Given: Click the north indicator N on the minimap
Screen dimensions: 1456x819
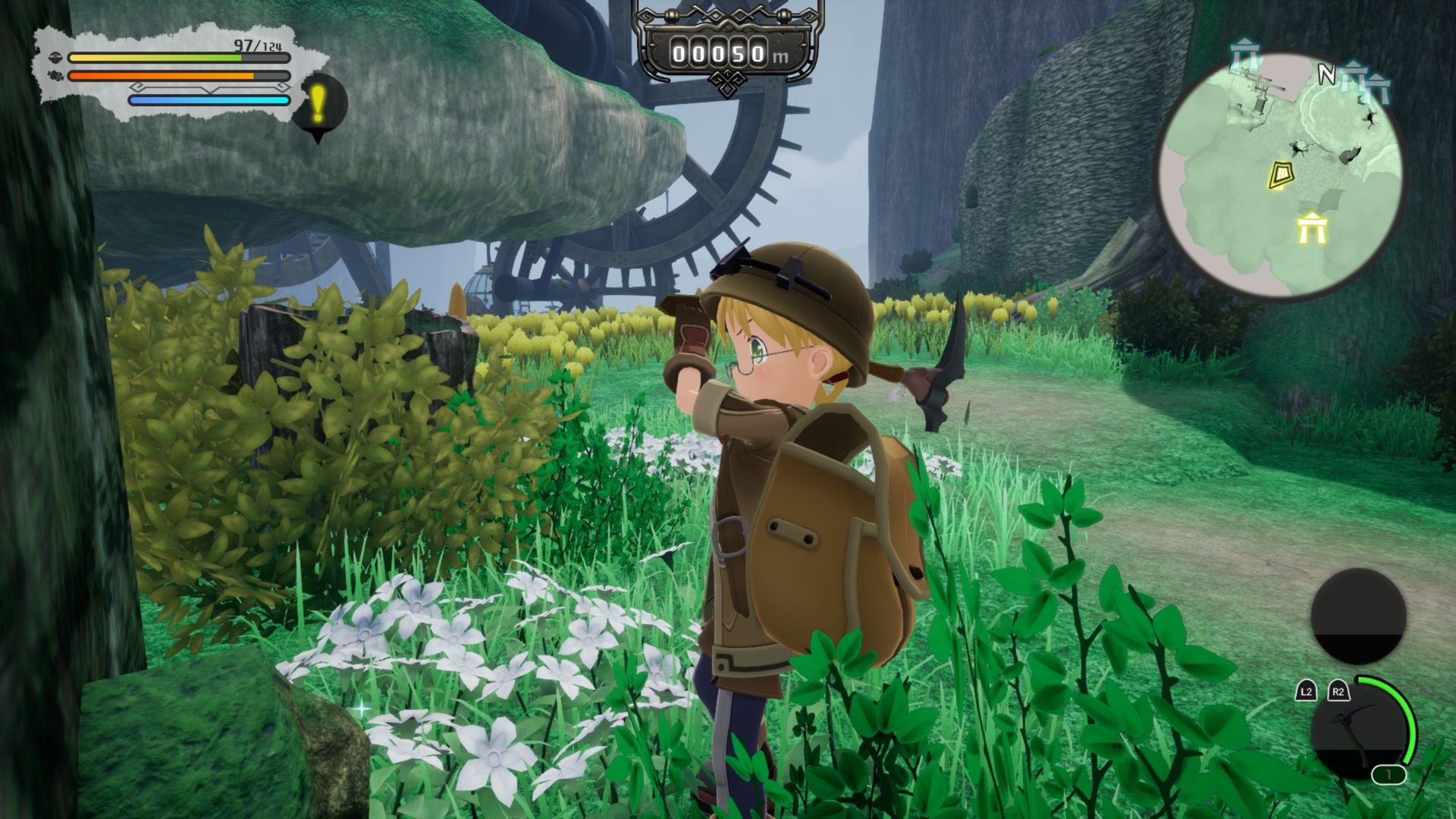Looking at the screenshot, I should 1328,71.
